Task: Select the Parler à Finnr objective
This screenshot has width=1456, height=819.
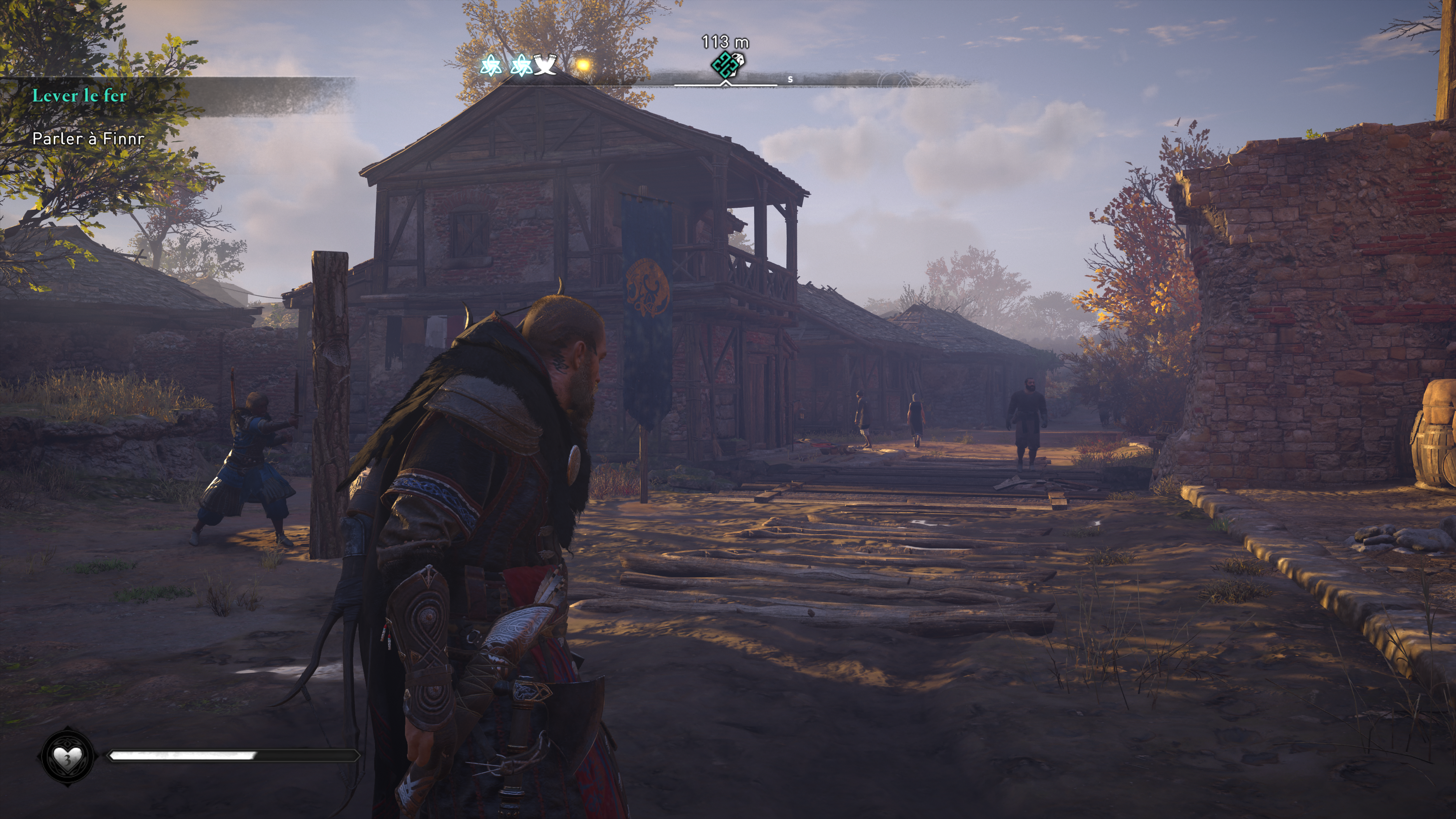Action: pyautogui.click(x=88, y=138)
